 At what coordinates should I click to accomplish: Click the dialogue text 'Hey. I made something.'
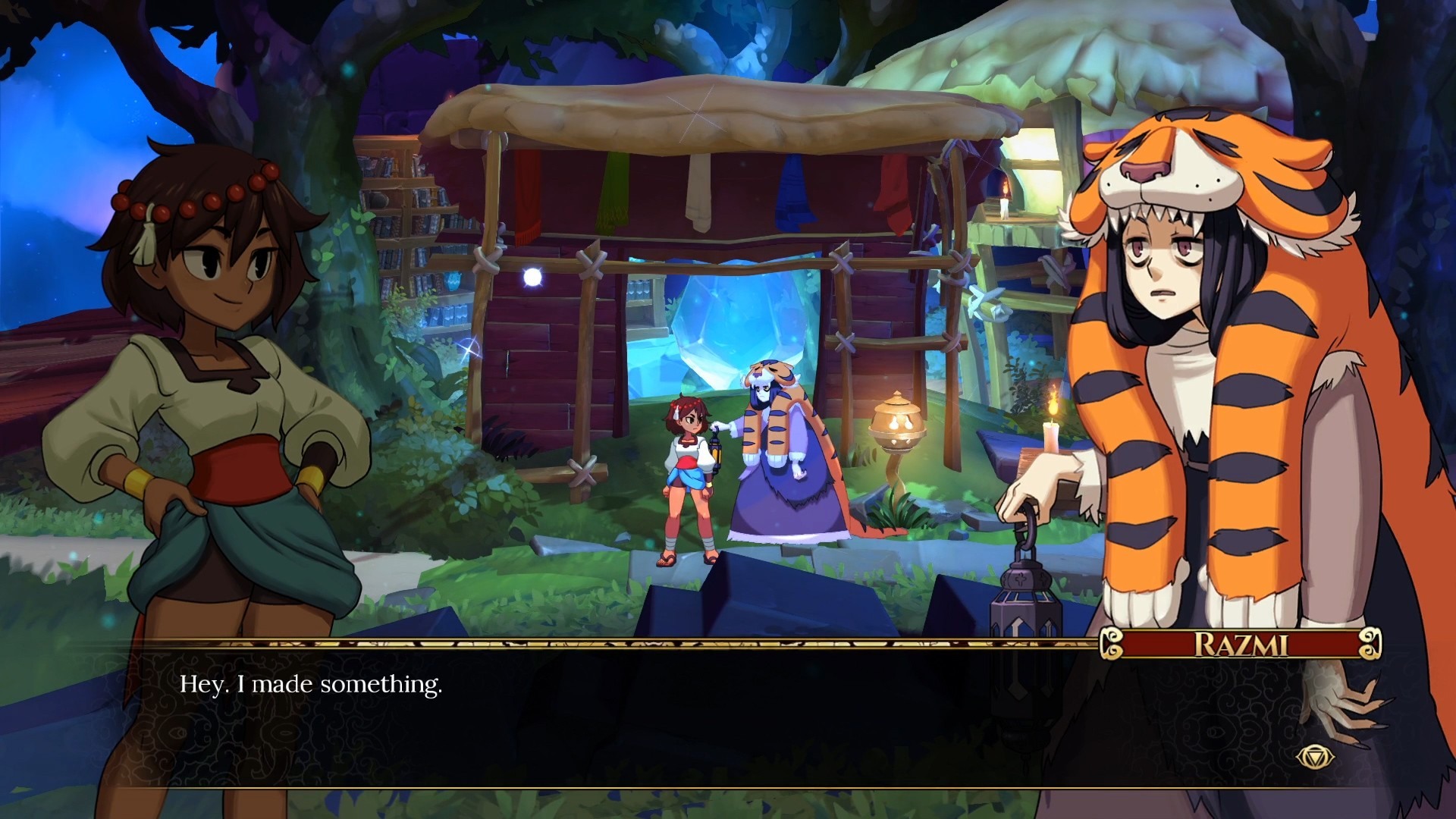tap(311, 684)
